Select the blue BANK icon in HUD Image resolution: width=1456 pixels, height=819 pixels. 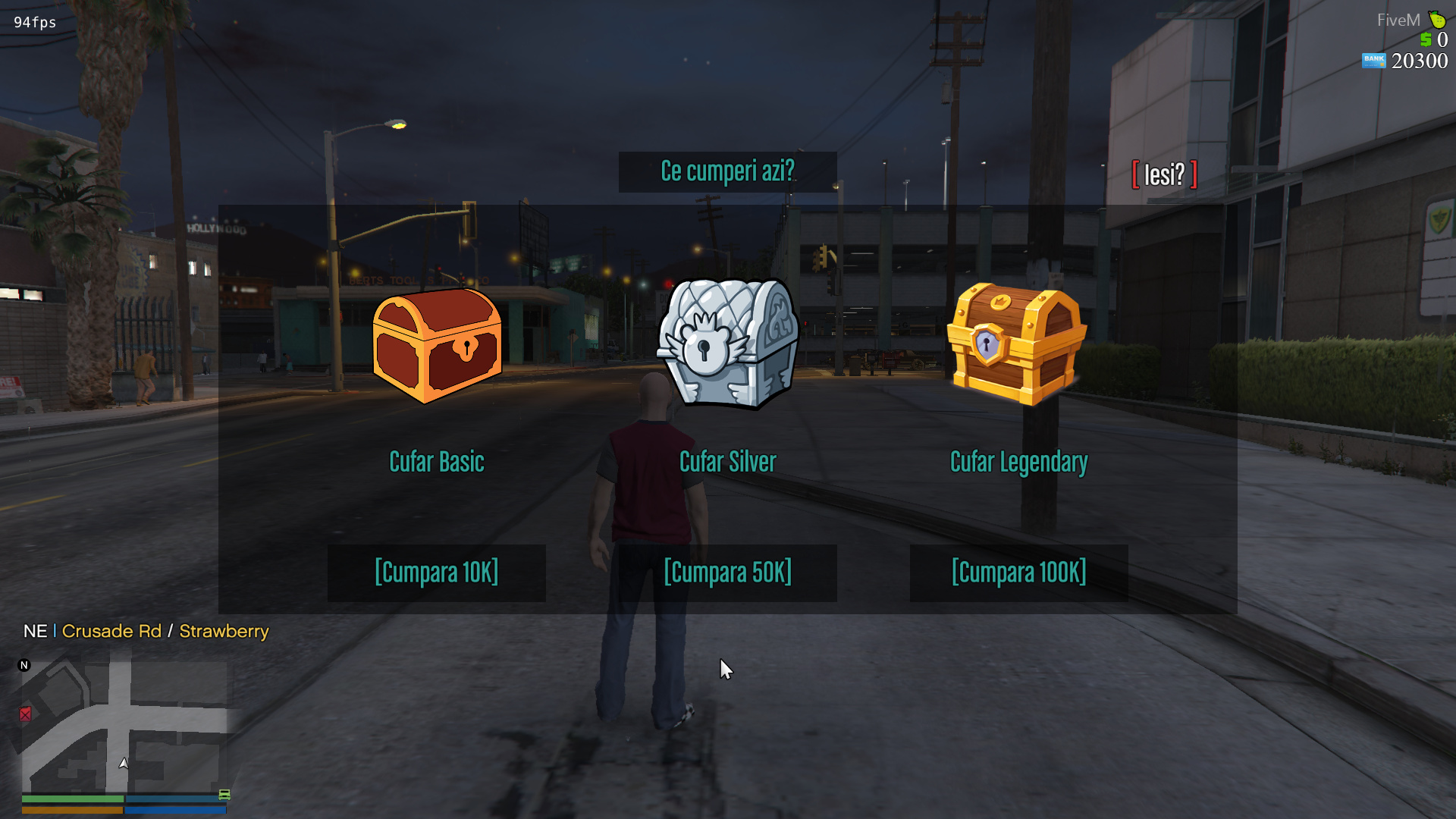coord(1374,61)
